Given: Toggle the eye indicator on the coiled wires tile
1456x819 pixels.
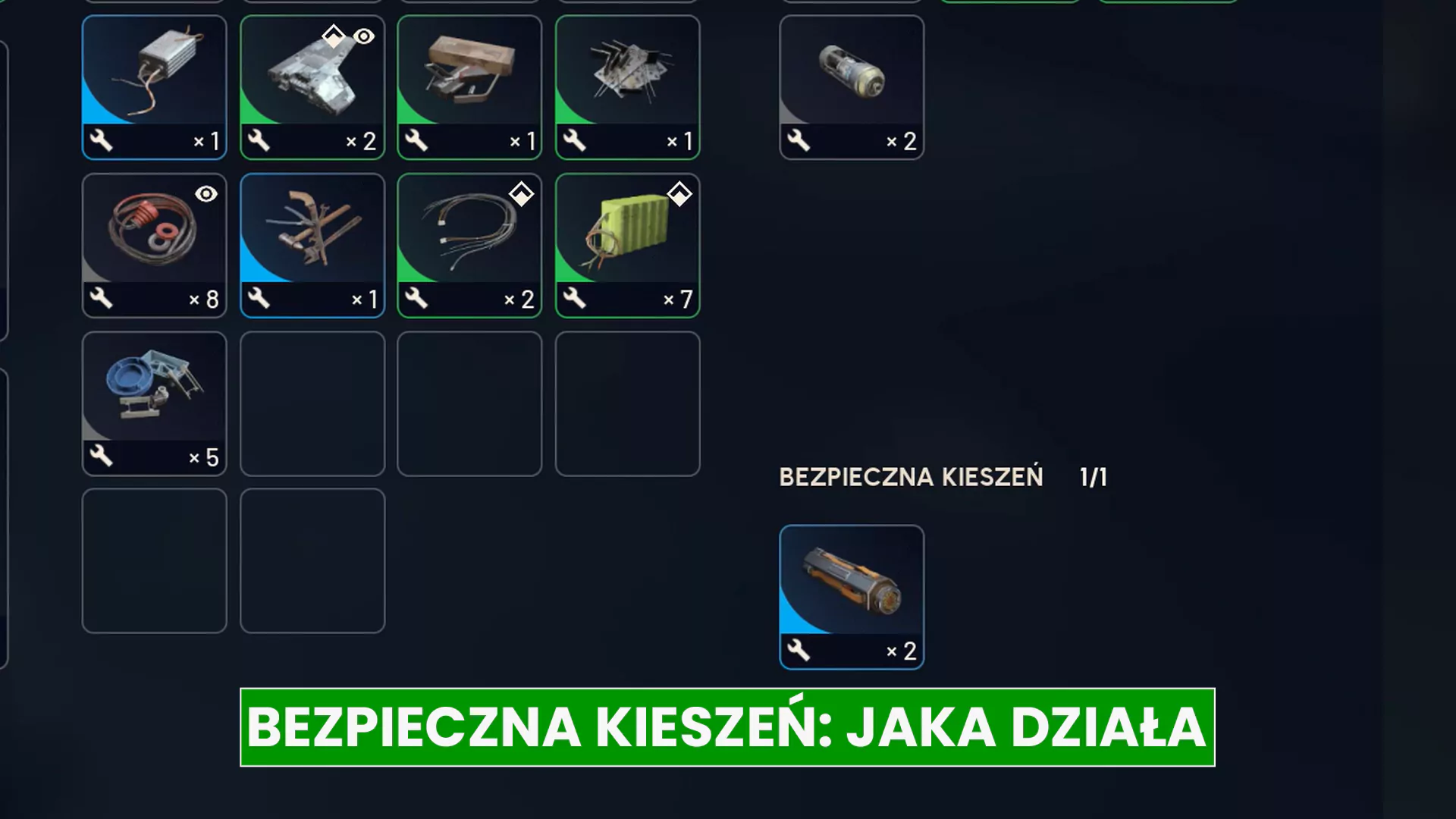Looking at the screenshot, I should coord(206,195).
